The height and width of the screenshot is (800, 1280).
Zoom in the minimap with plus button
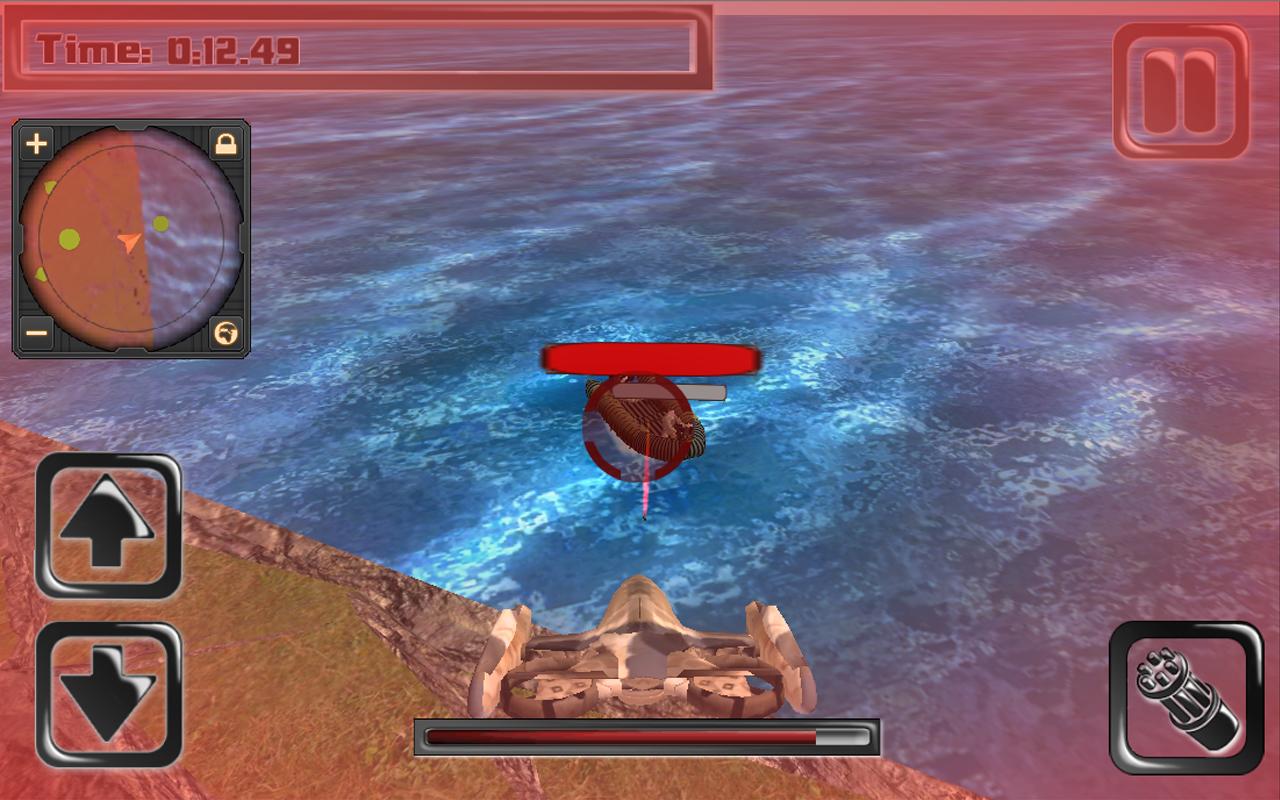point(36,145)
